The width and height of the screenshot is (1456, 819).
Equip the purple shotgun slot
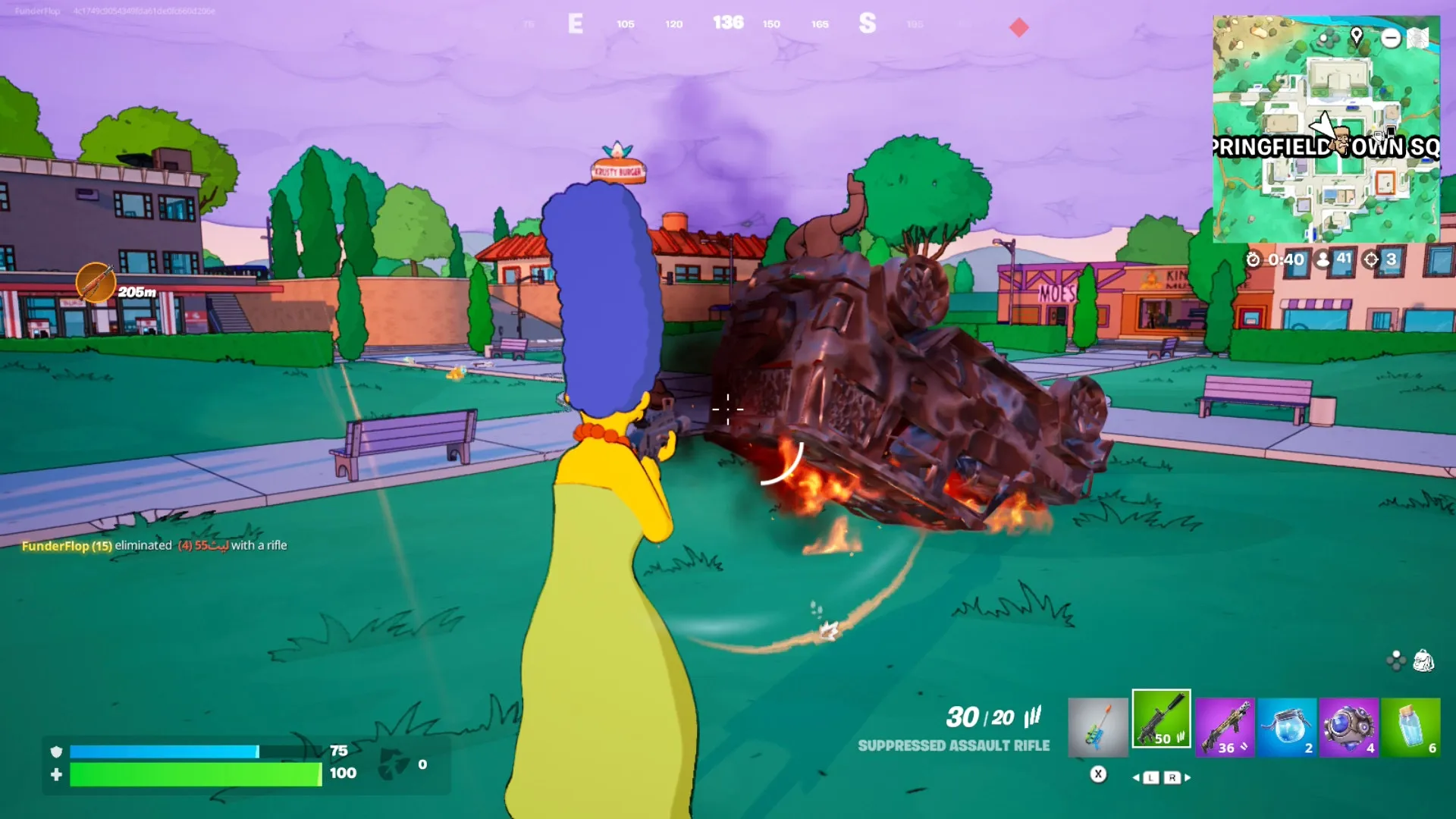pos(1225,727)
